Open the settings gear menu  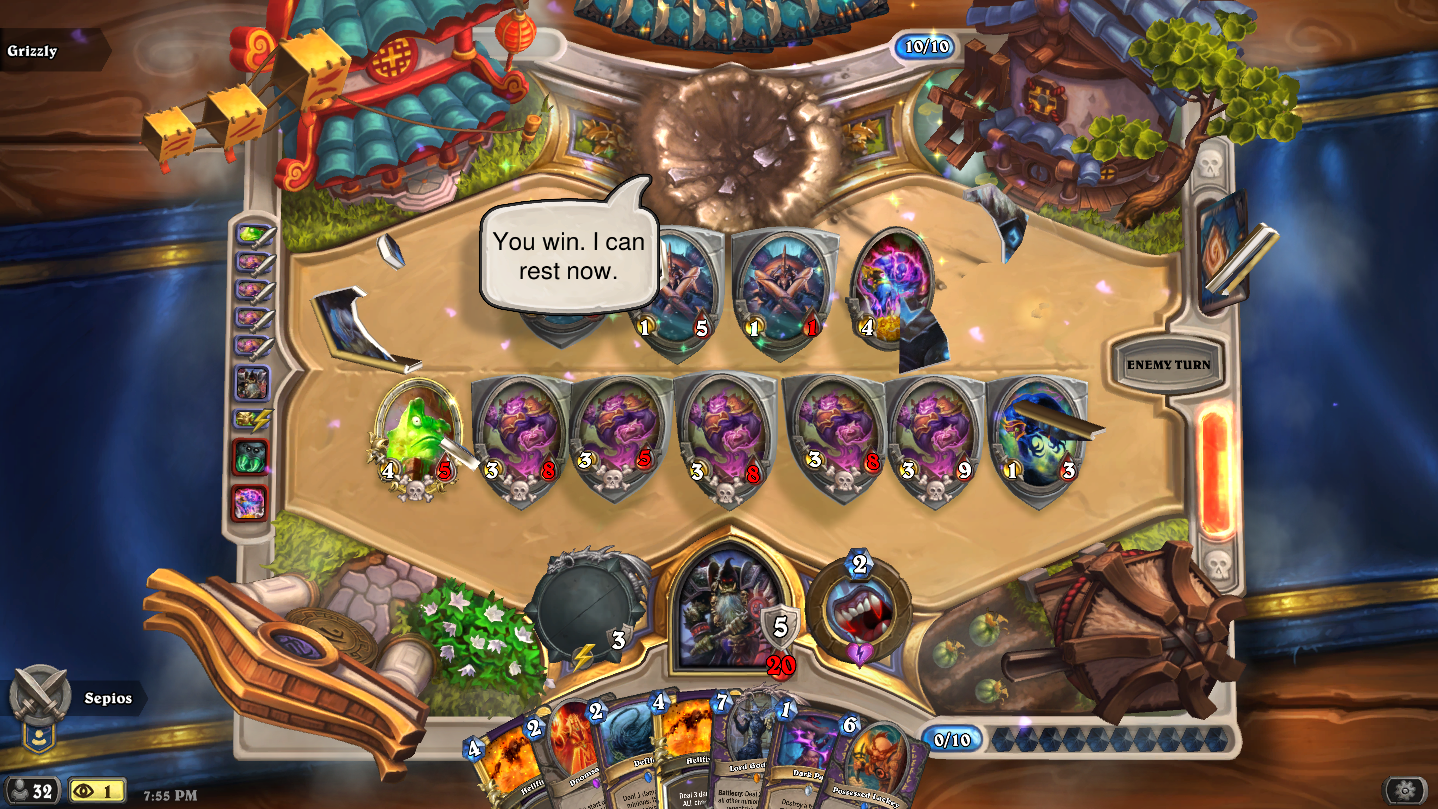[1405, 790]
